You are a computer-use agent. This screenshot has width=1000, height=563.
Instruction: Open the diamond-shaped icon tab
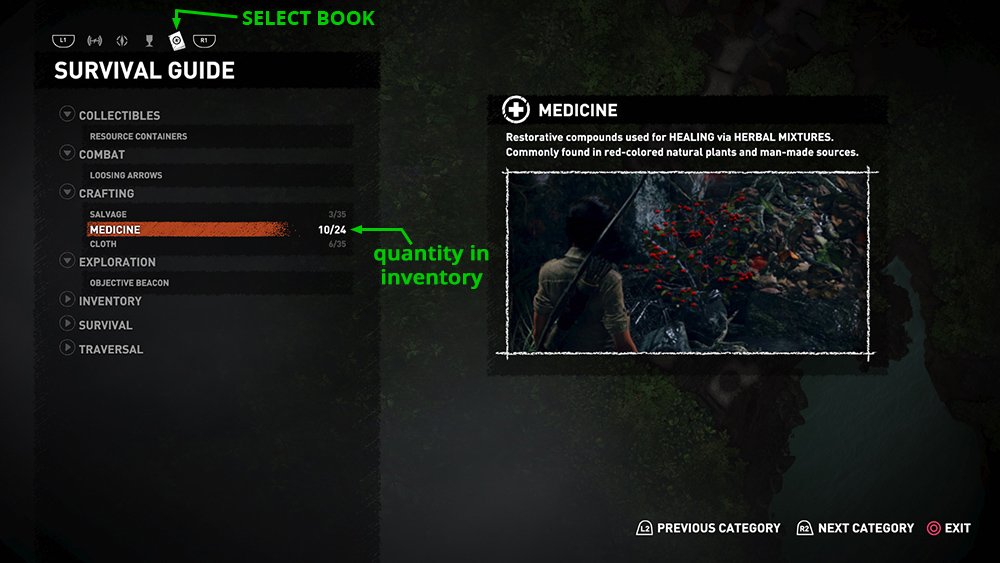coord(122,41)
